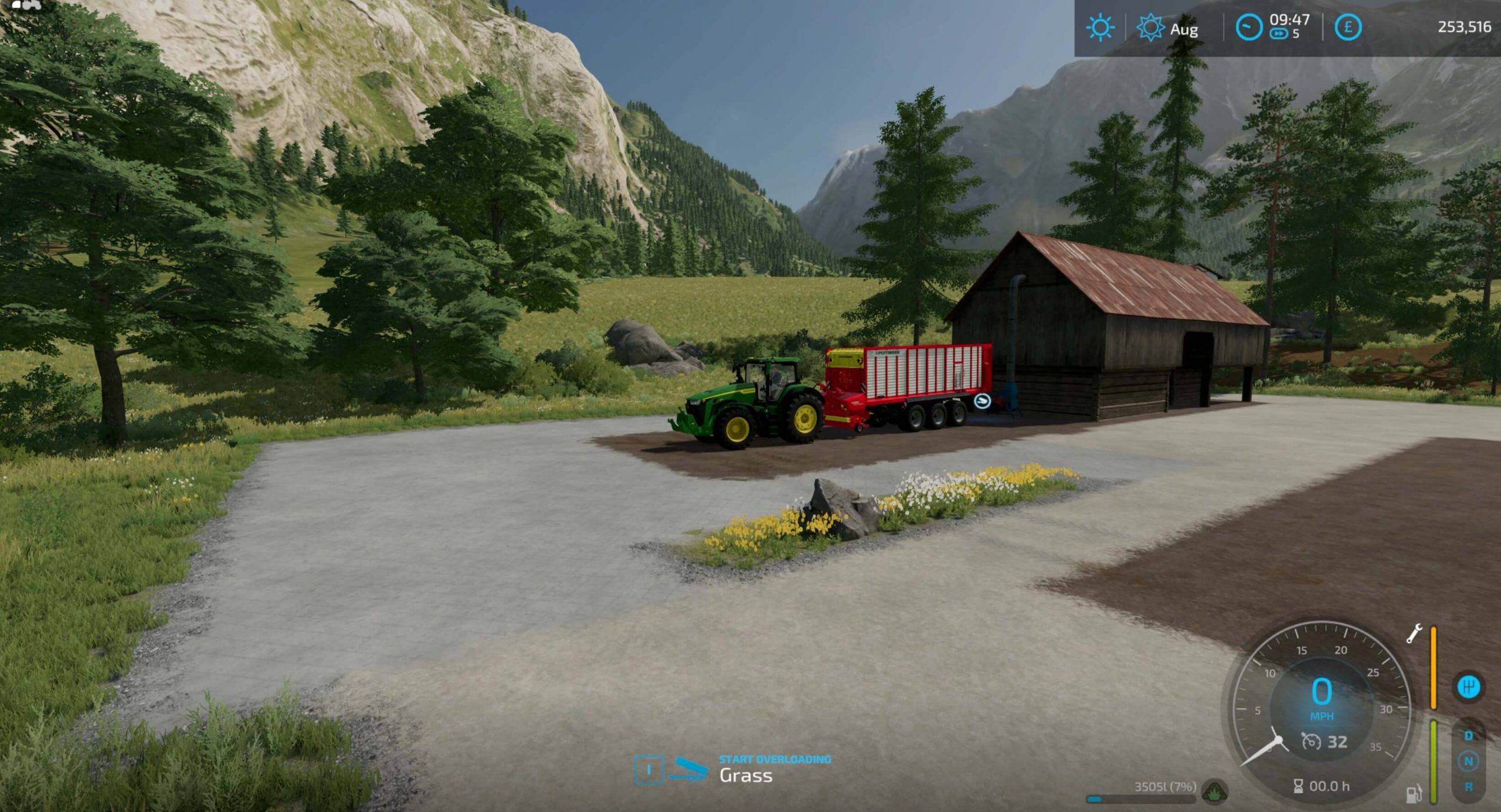This screenshot has width=1501, height=812.
Task: Click the cruise control speed icon
Action: (x=1311, y=742)
